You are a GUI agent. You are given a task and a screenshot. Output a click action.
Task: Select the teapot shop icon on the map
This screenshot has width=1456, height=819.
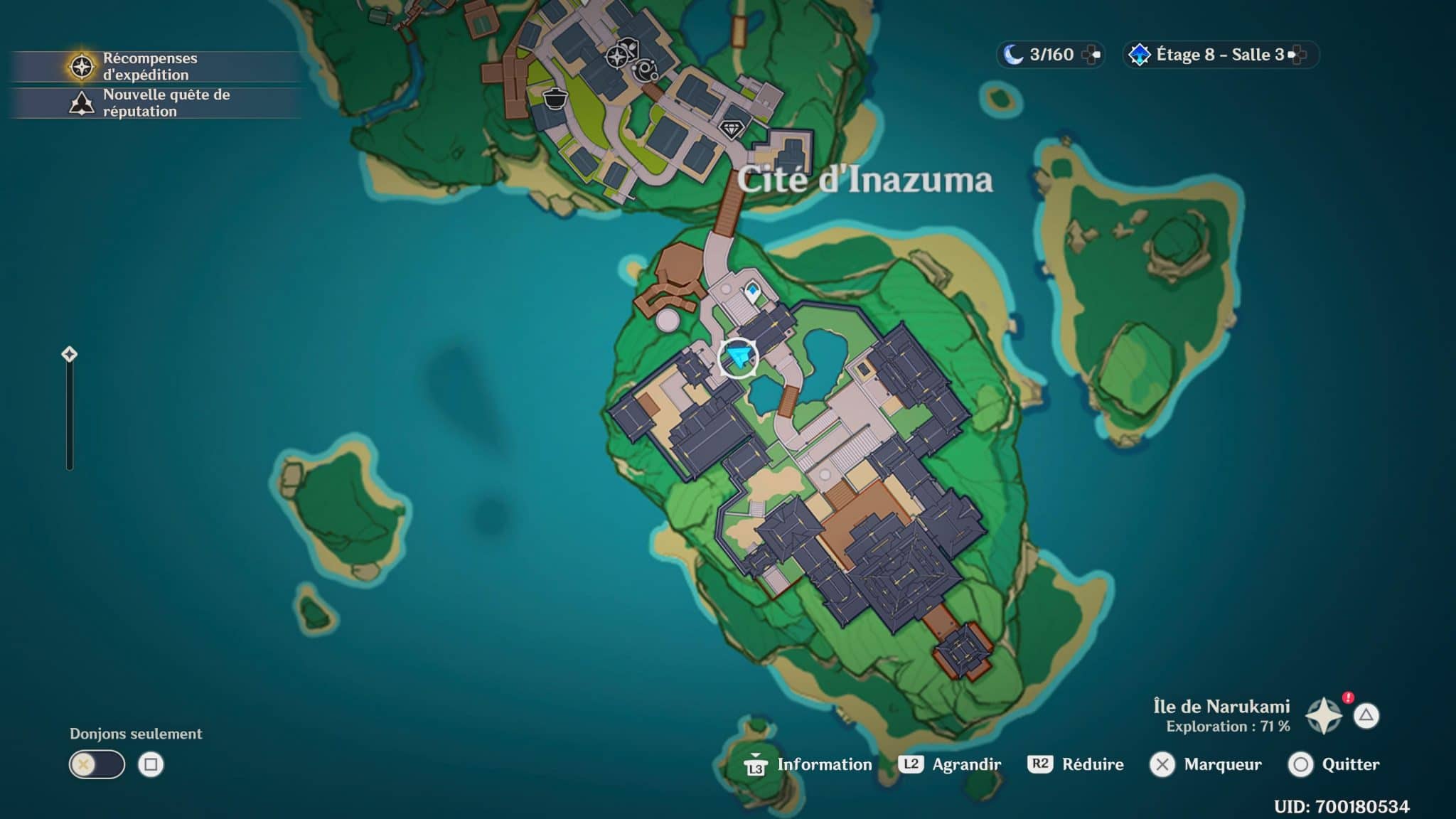pos(555,100)
